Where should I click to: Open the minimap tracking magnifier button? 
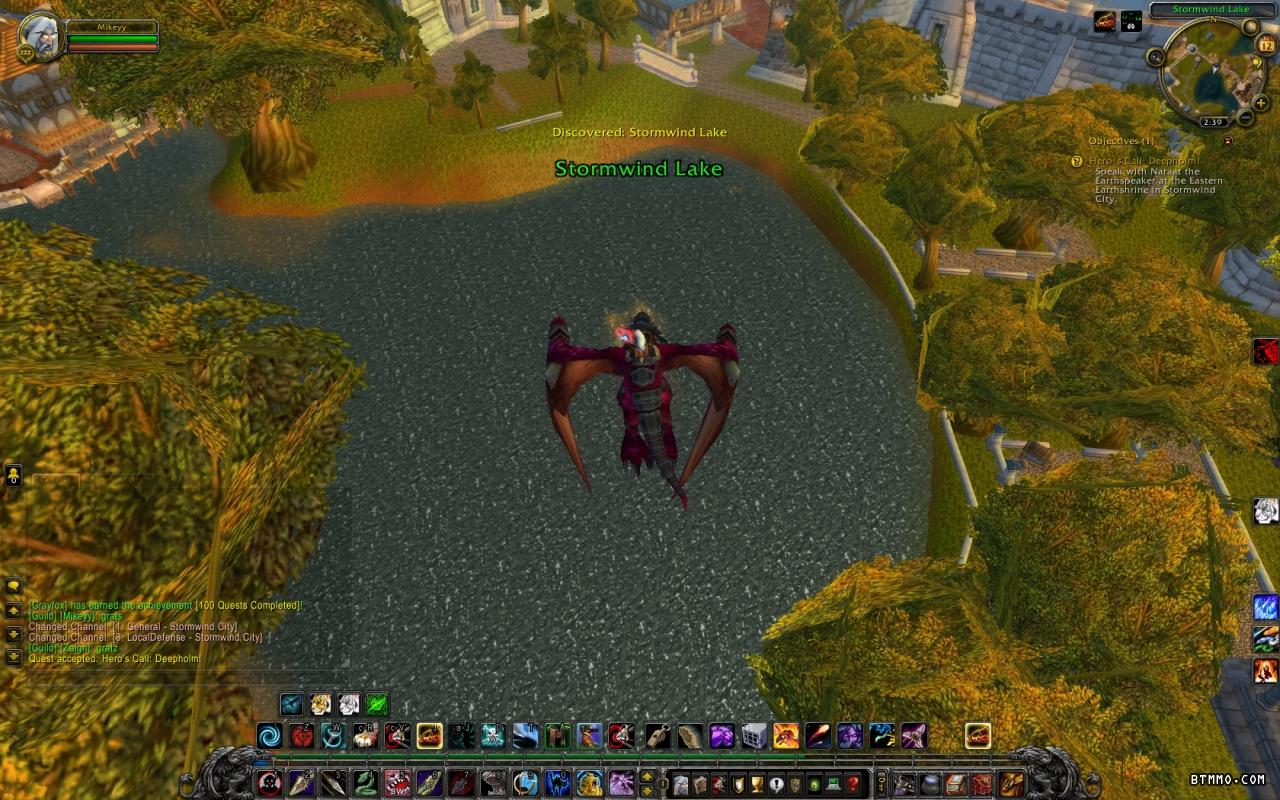click(1156, 56)
